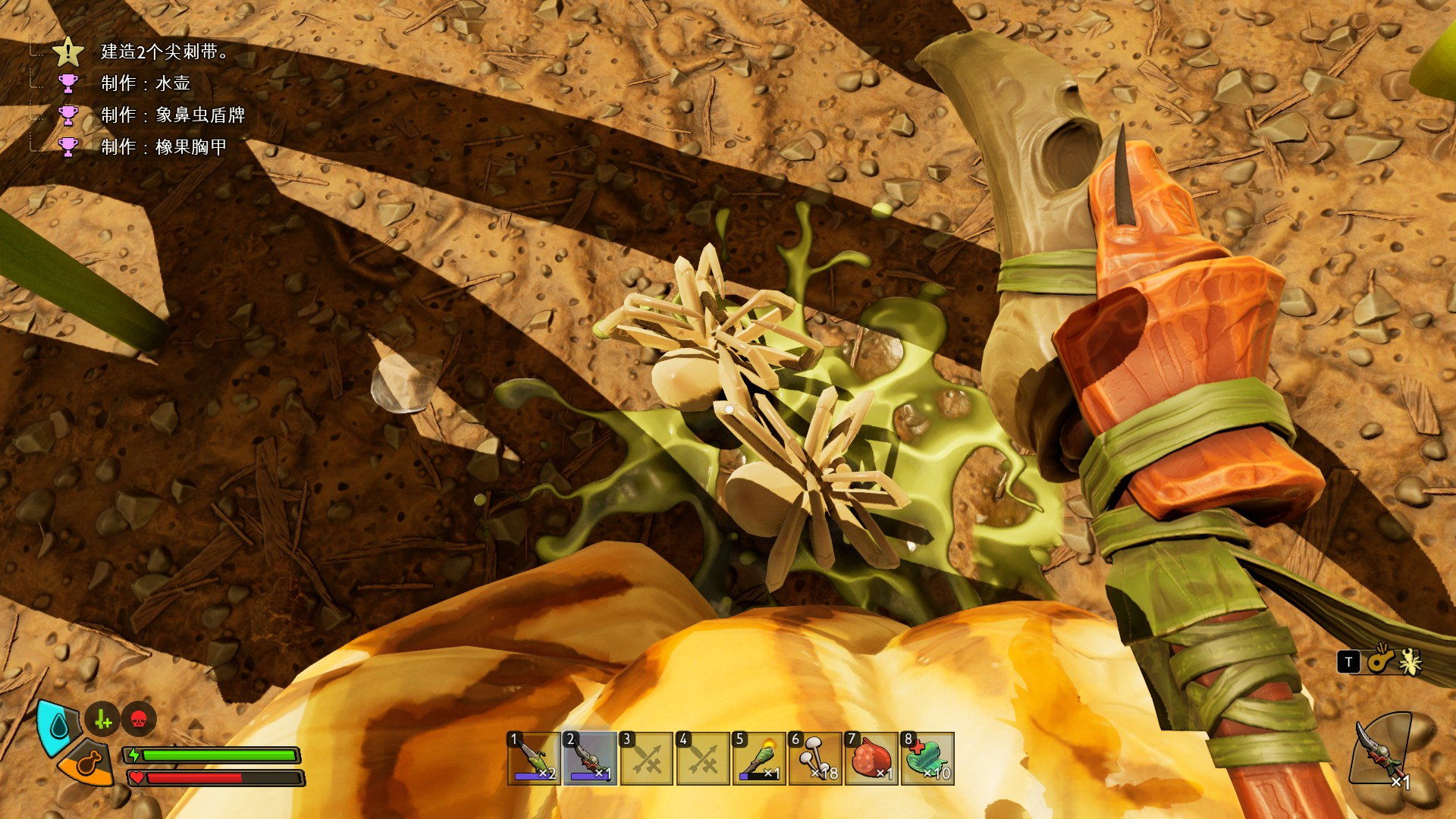This screenshot has width=1456, height=819.
Task: Click the equipped dagger weapon icon
Action: pyautogui.click(x=1382, y=751)
